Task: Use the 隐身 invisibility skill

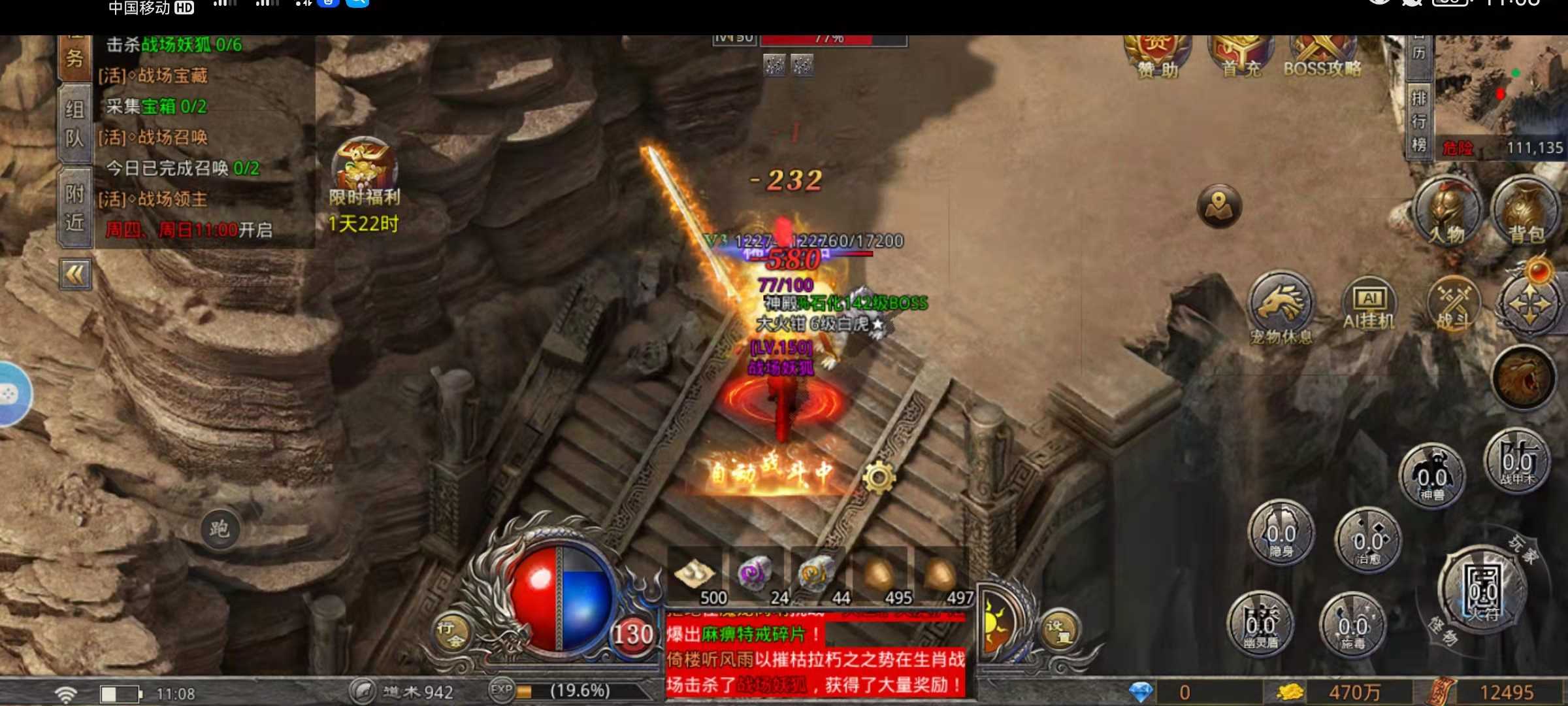Action: pyautogui.click(x=1281, y=533)
